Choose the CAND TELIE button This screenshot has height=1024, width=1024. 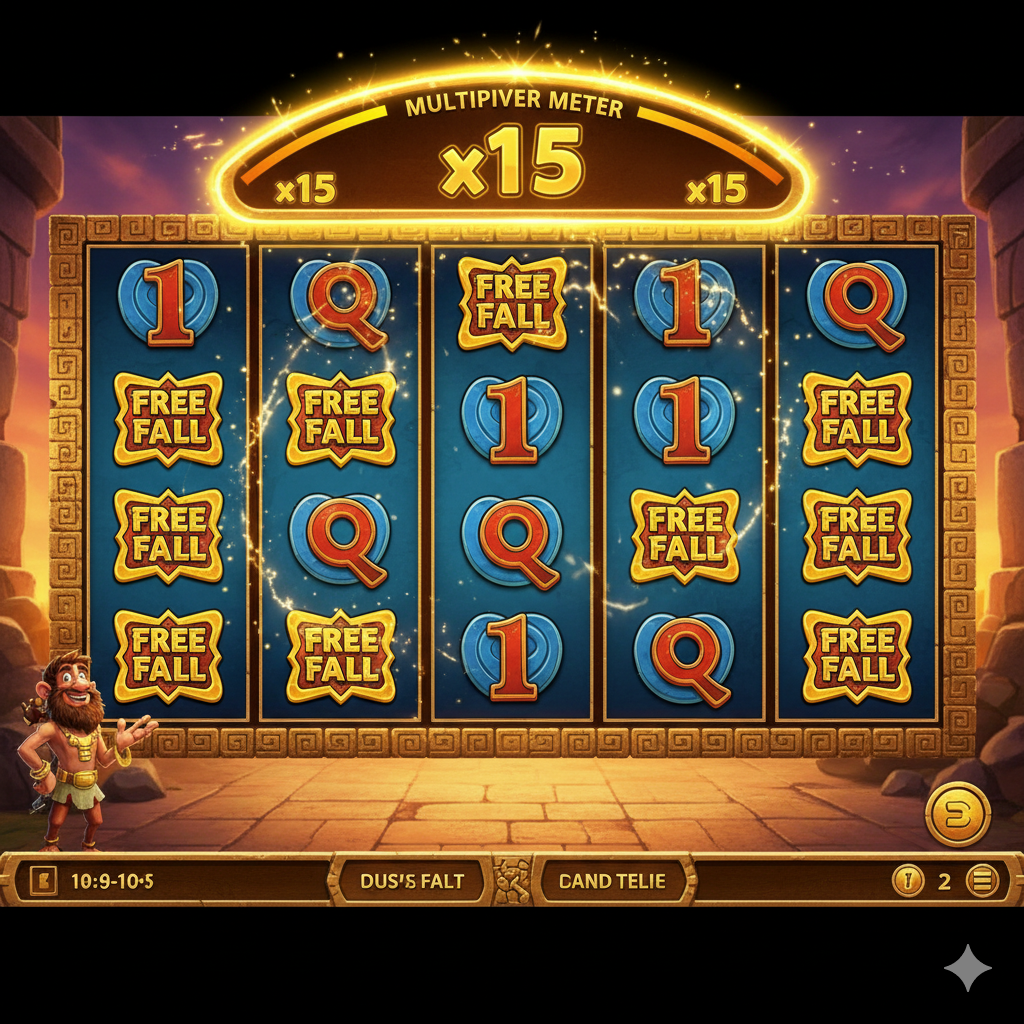612,882
